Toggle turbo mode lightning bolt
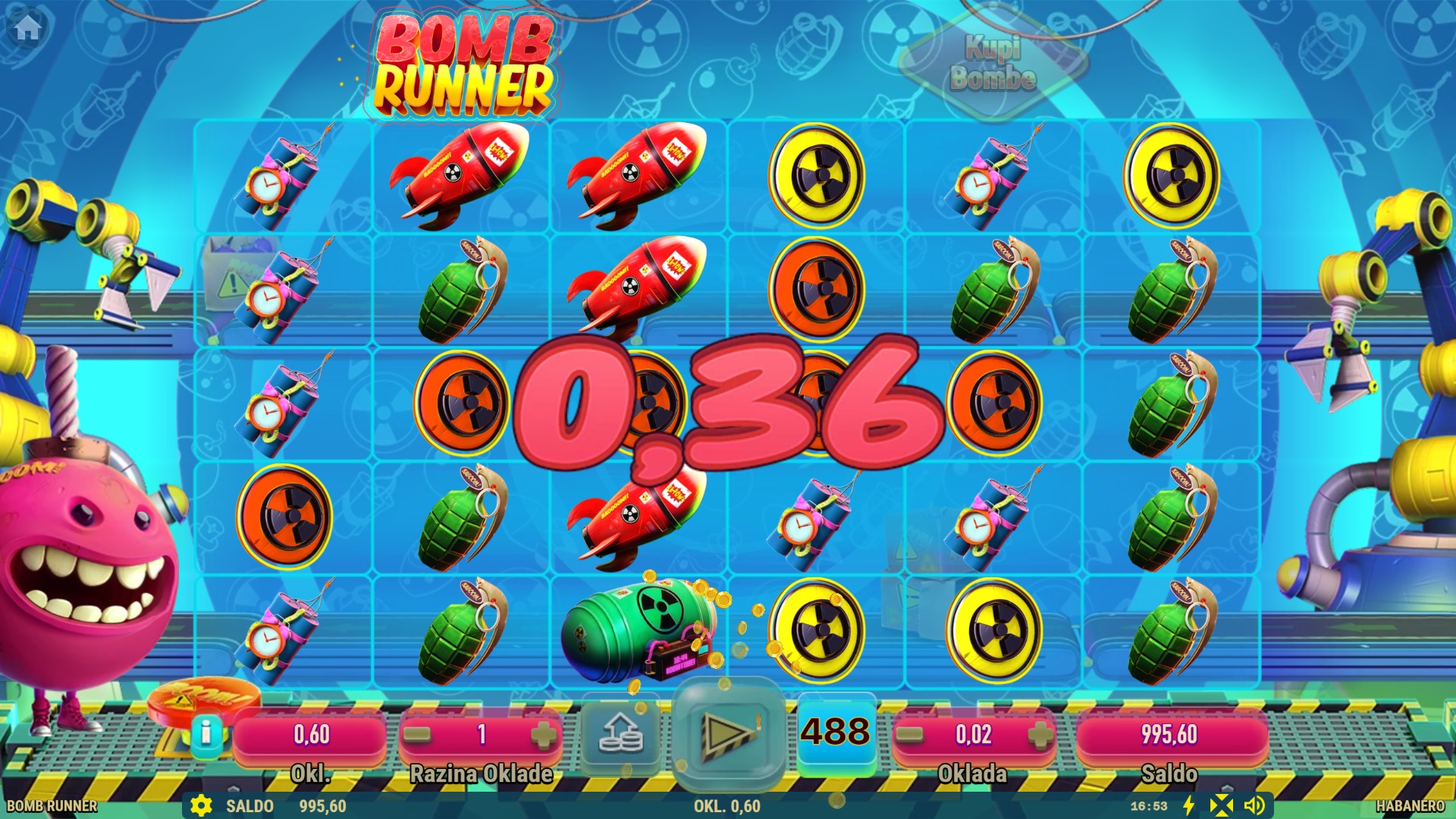Screen dimensions: 1456x819 click(x=1189, y=805)
